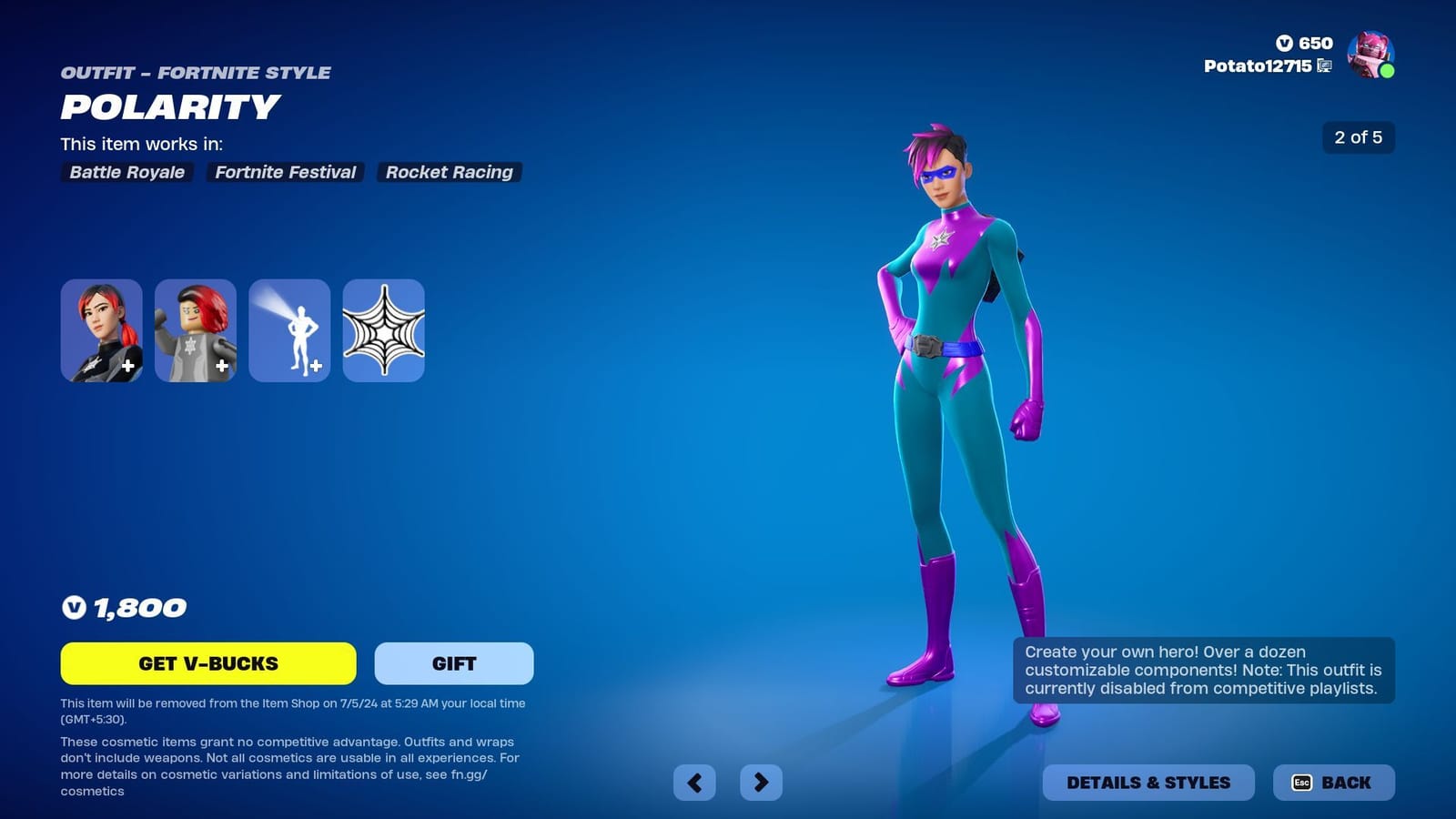Select the Battle Royale mode tag

click(126, 172)
